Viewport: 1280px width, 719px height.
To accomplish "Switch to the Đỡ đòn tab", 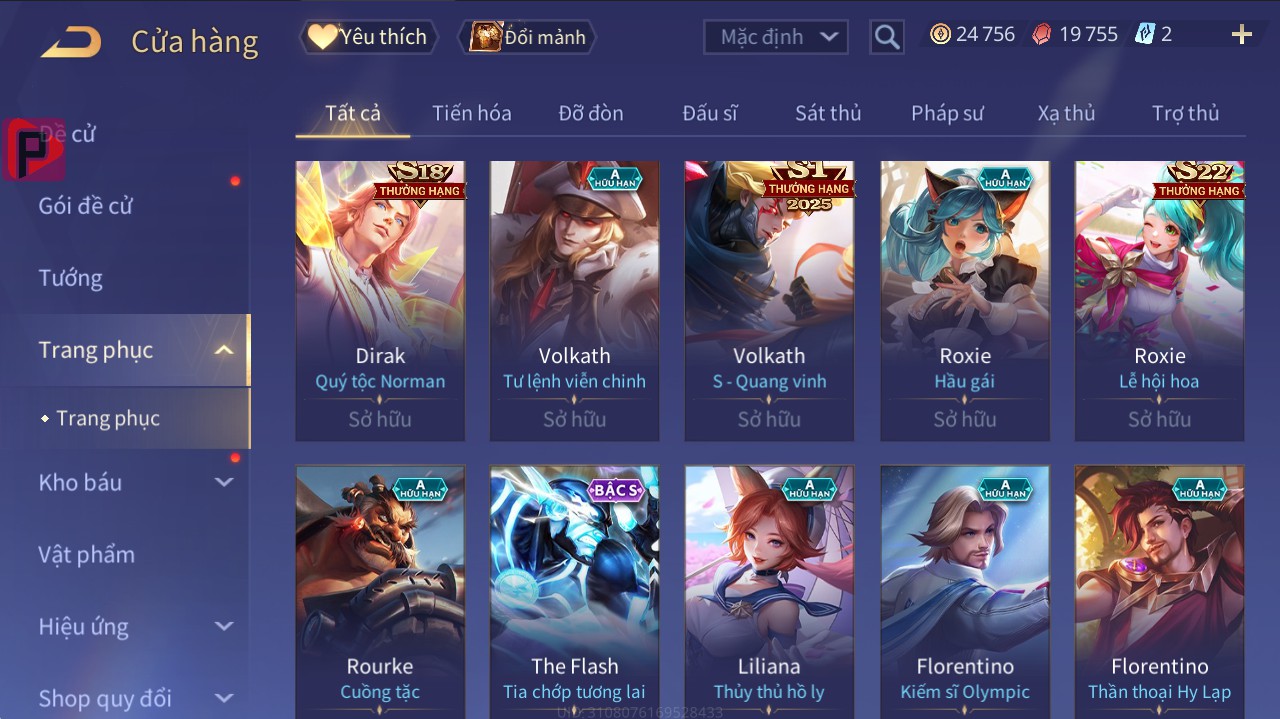I will (591, 113).
